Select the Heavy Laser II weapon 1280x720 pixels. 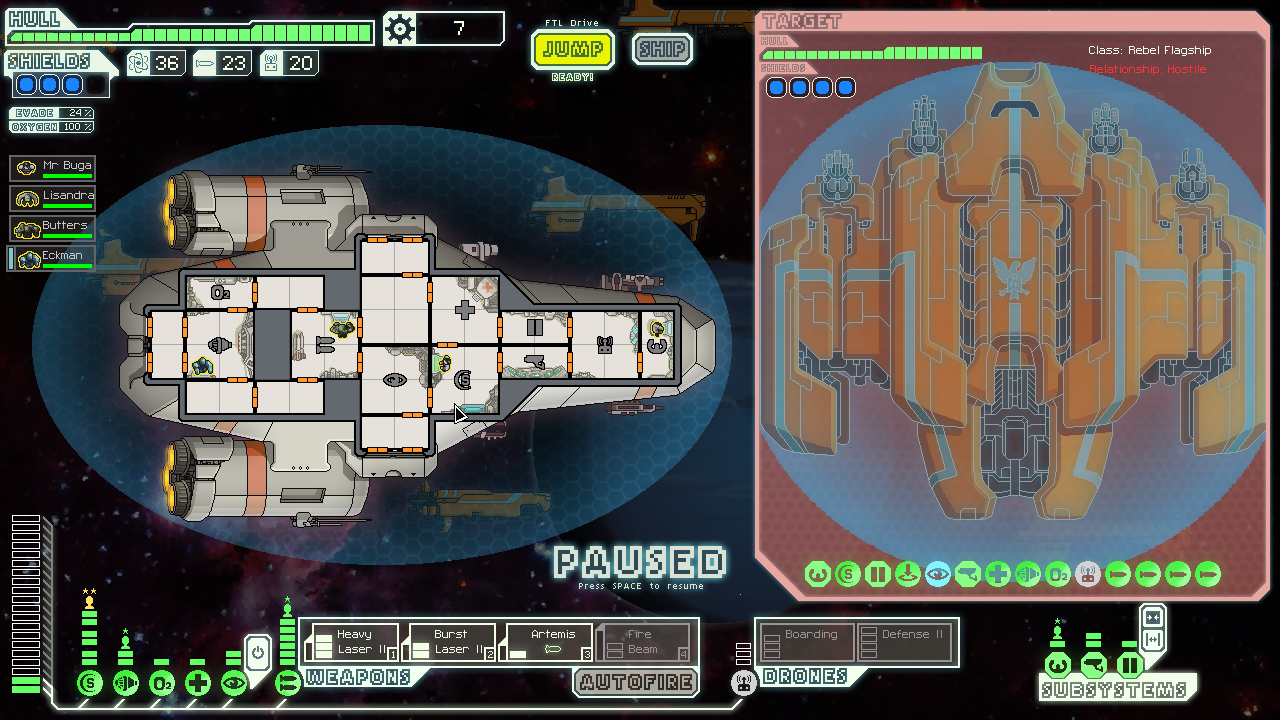click(x=355, y=641)
